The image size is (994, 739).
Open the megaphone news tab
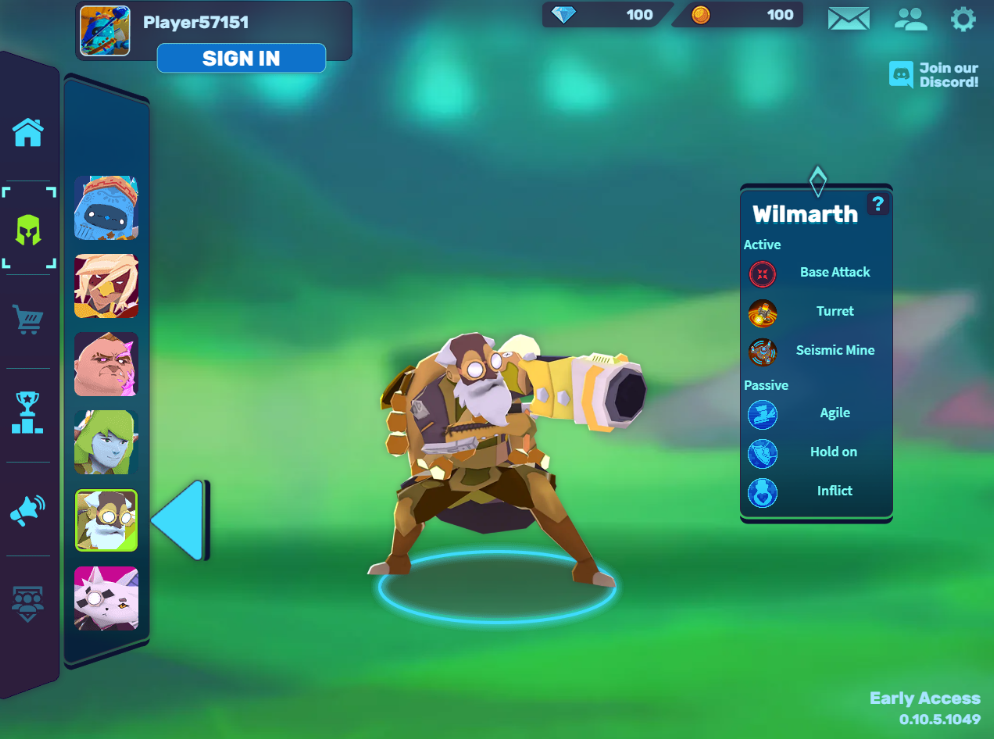(x=28, y=510)
